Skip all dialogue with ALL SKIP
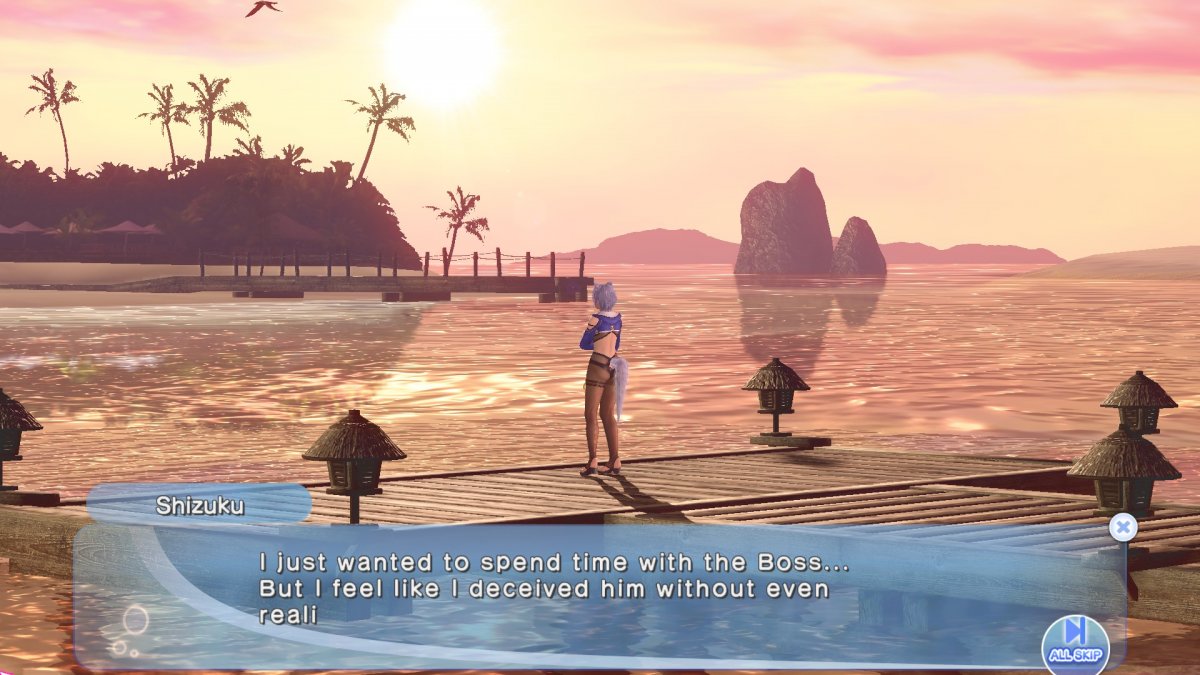Screen dimensions: 1200x675 pos(1075,641)
